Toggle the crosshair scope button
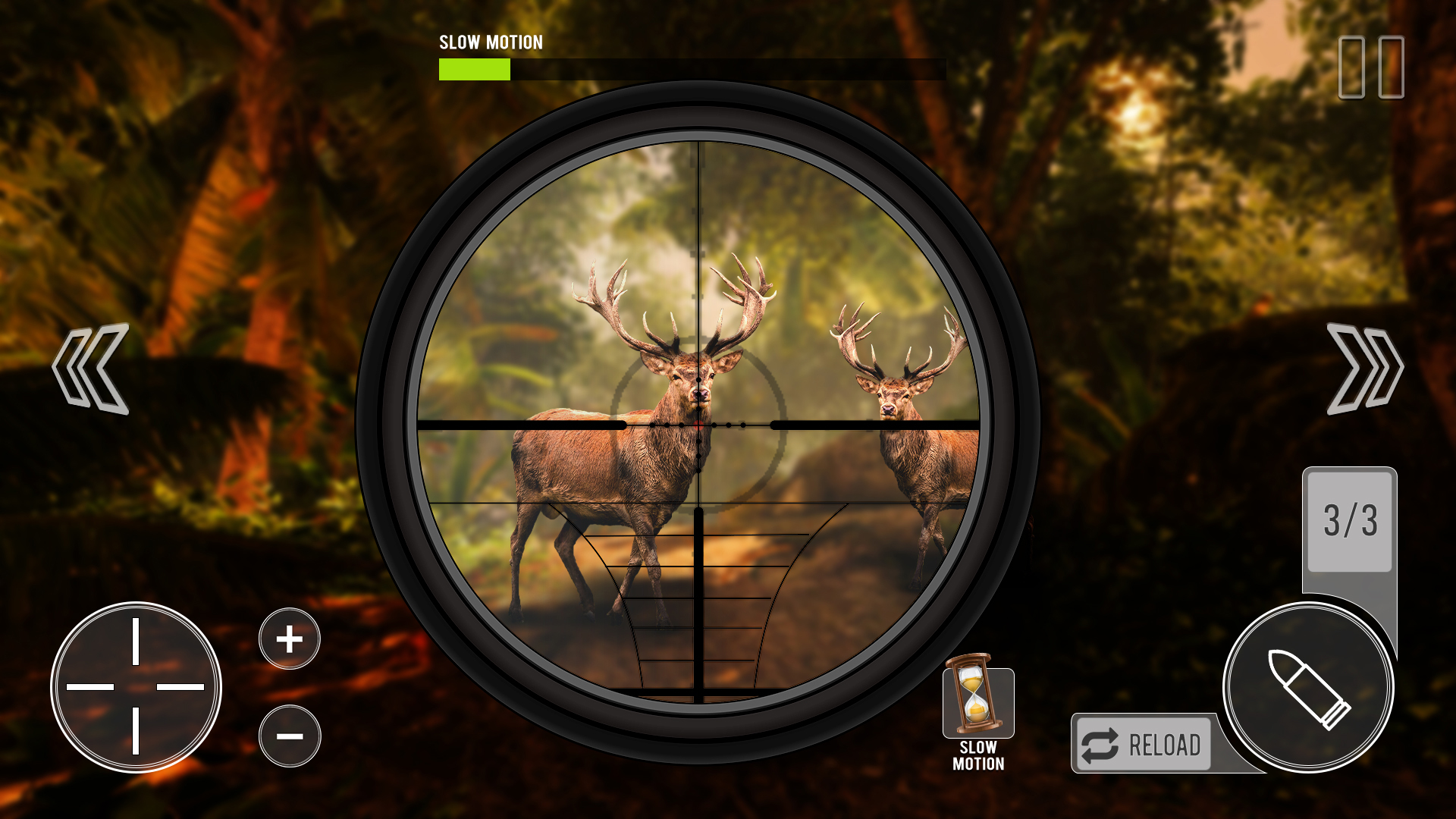 coord(136,687)
